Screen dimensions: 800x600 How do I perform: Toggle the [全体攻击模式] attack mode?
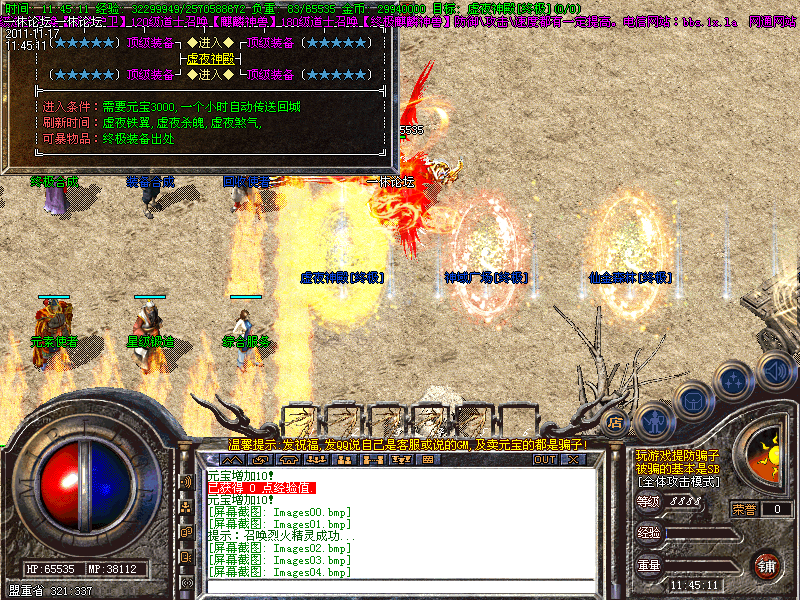(x=678, y=481)
